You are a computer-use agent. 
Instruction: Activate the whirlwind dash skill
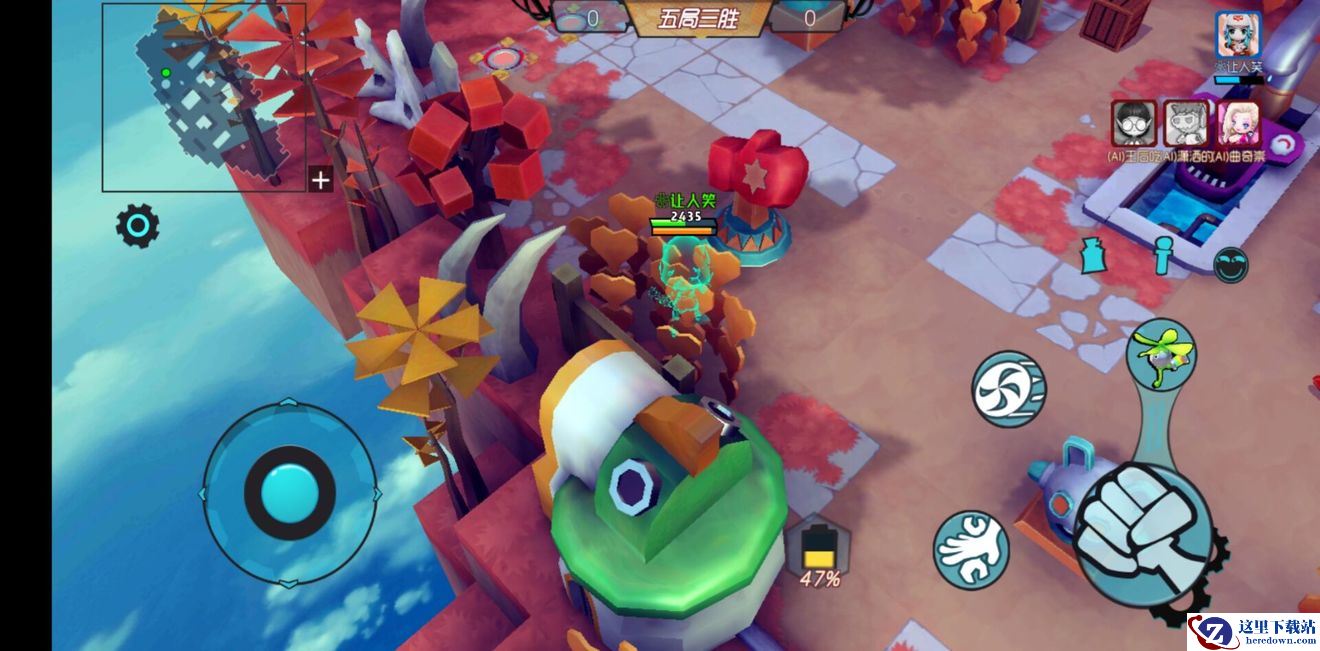1008,388
